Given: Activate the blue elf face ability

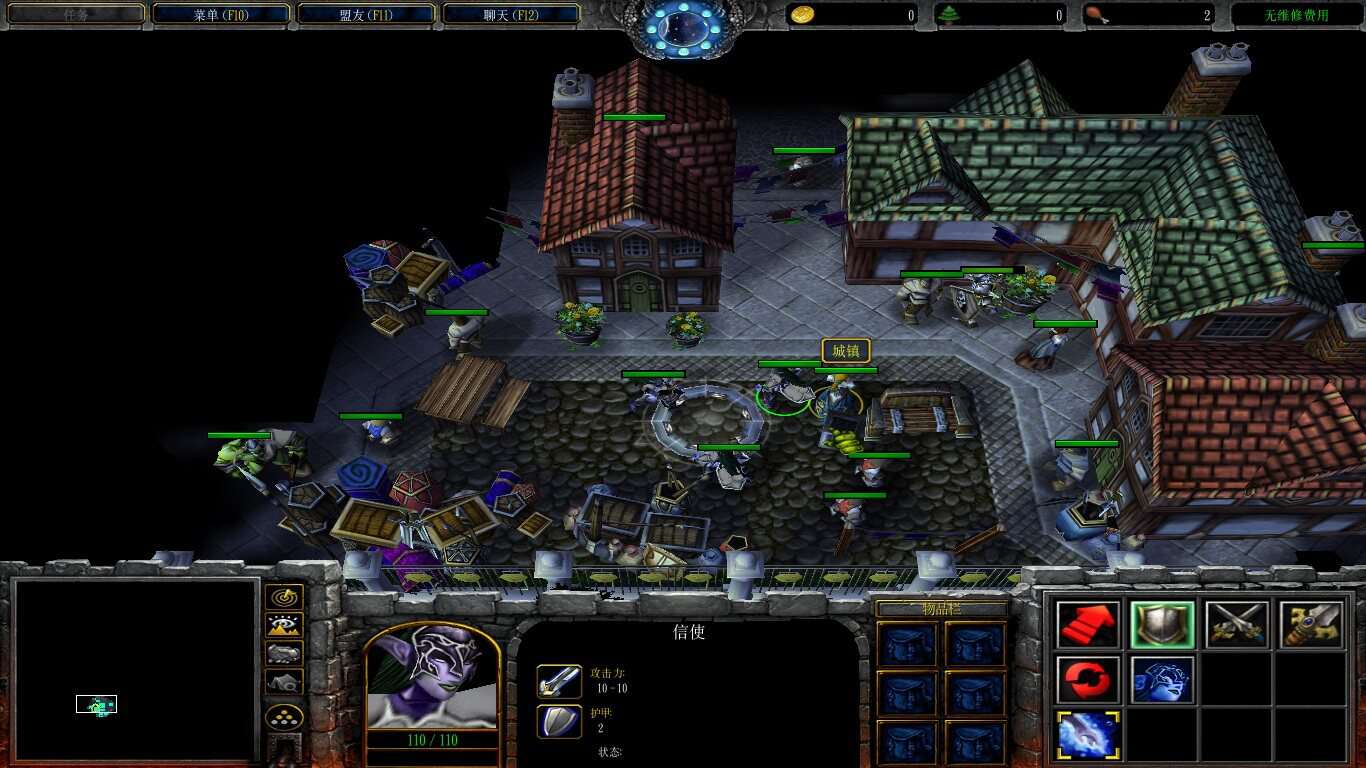Looking at the screenshot, I should pyautogui.click(x=1162, y=680).
